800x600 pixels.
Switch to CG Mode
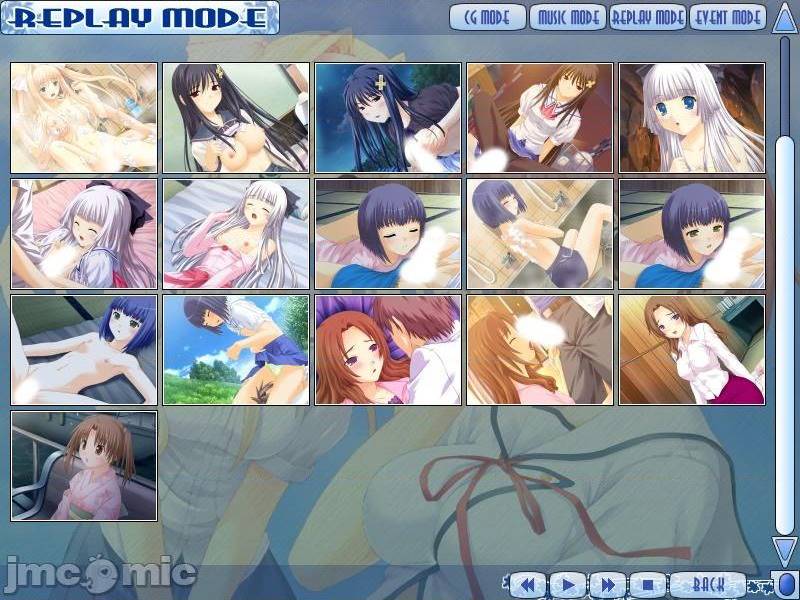coord(487,17)
